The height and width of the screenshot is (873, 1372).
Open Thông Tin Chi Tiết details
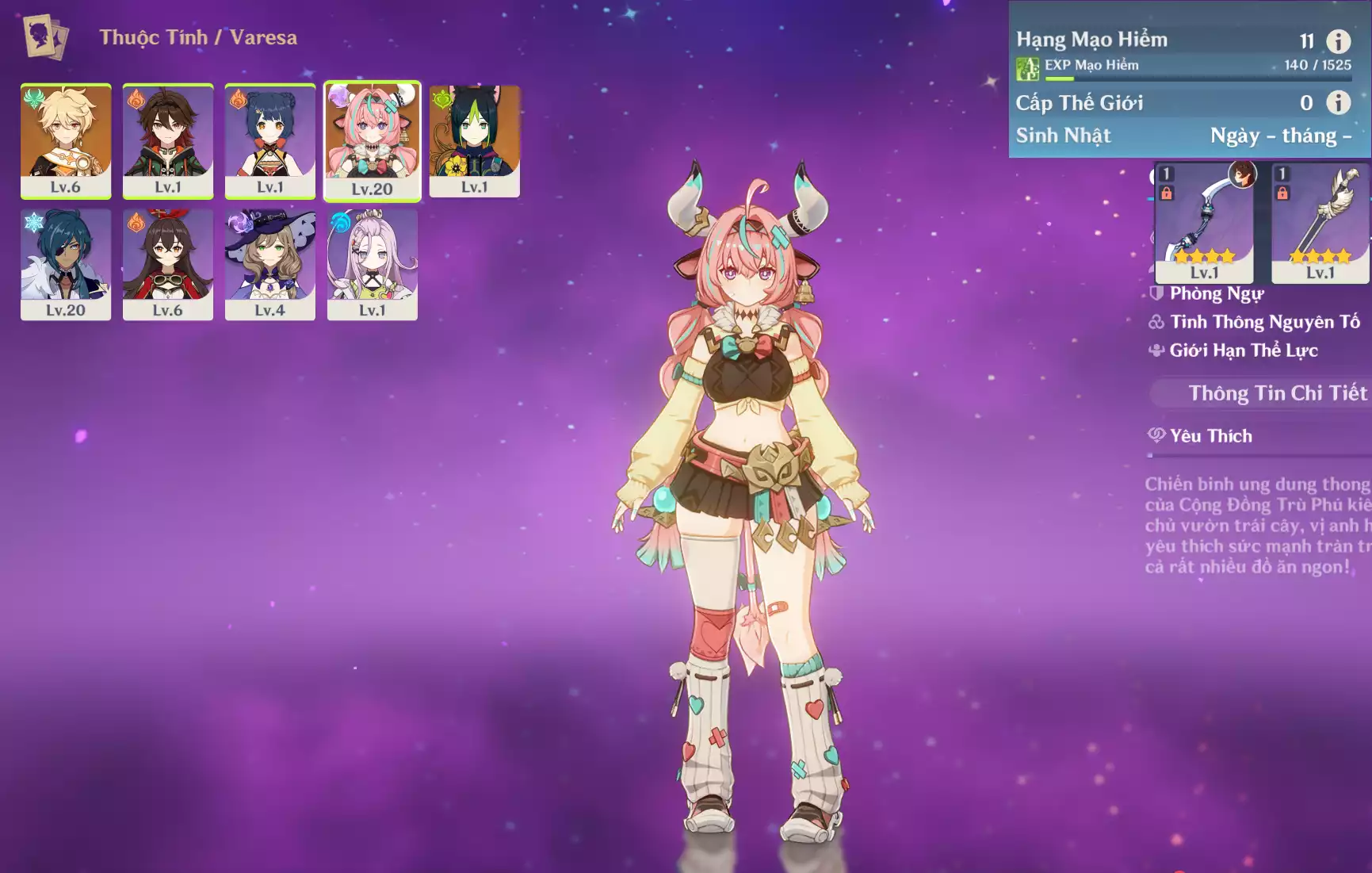[x=1276, y=393]
